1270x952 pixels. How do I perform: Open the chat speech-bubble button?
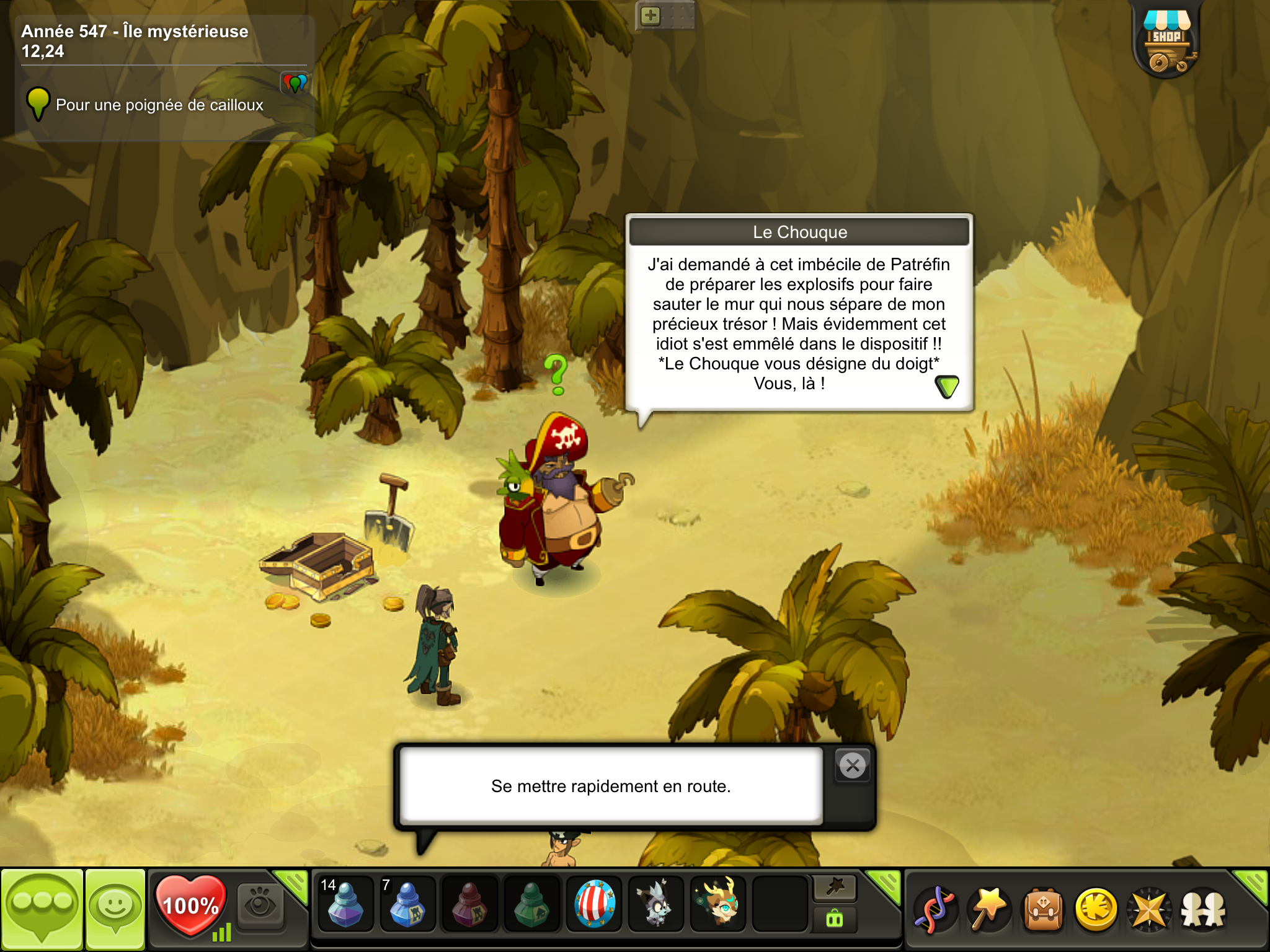coord(42,909)
